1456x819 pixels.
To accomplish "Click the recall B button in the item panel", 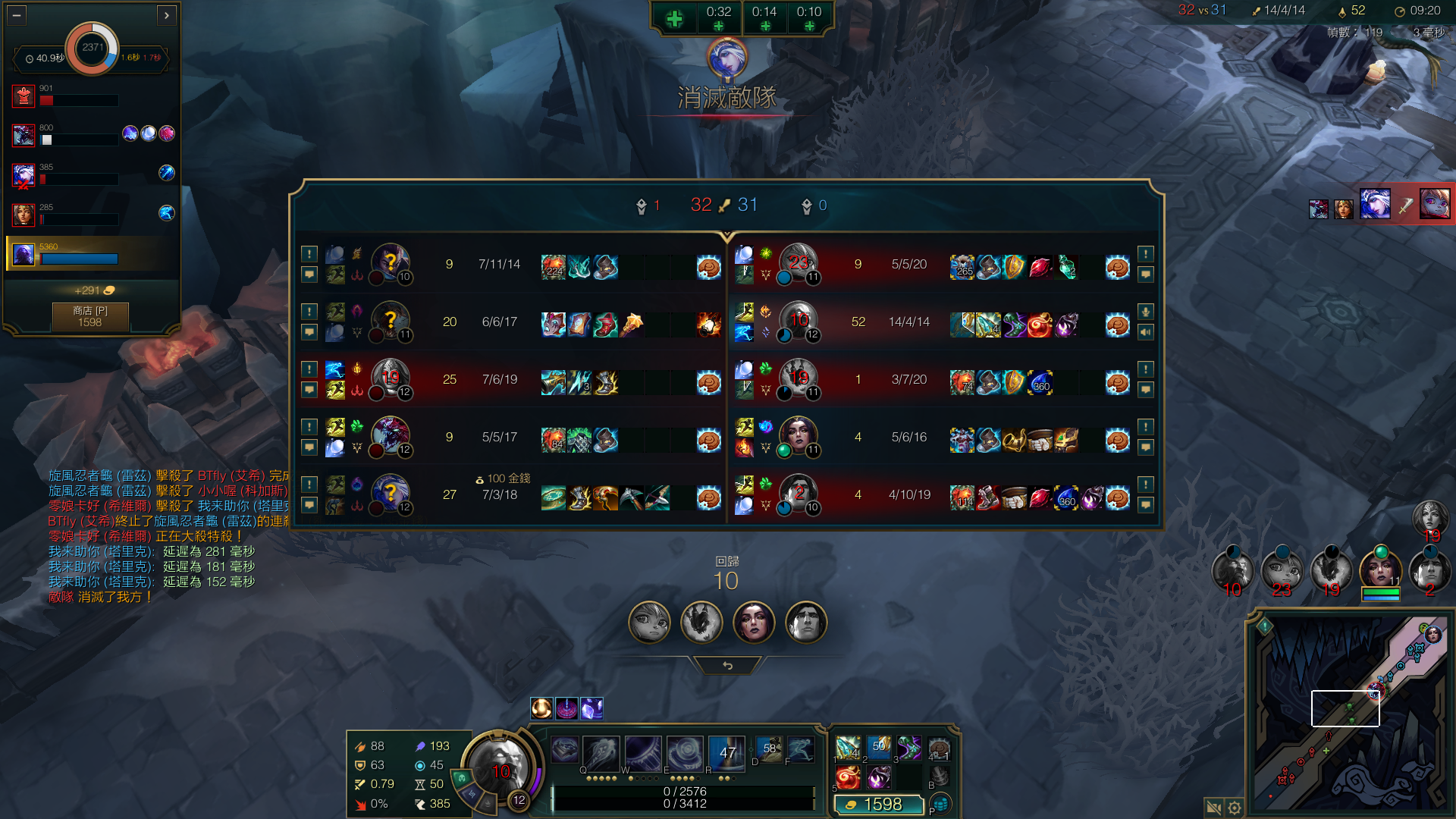I will tap(939, 777).
